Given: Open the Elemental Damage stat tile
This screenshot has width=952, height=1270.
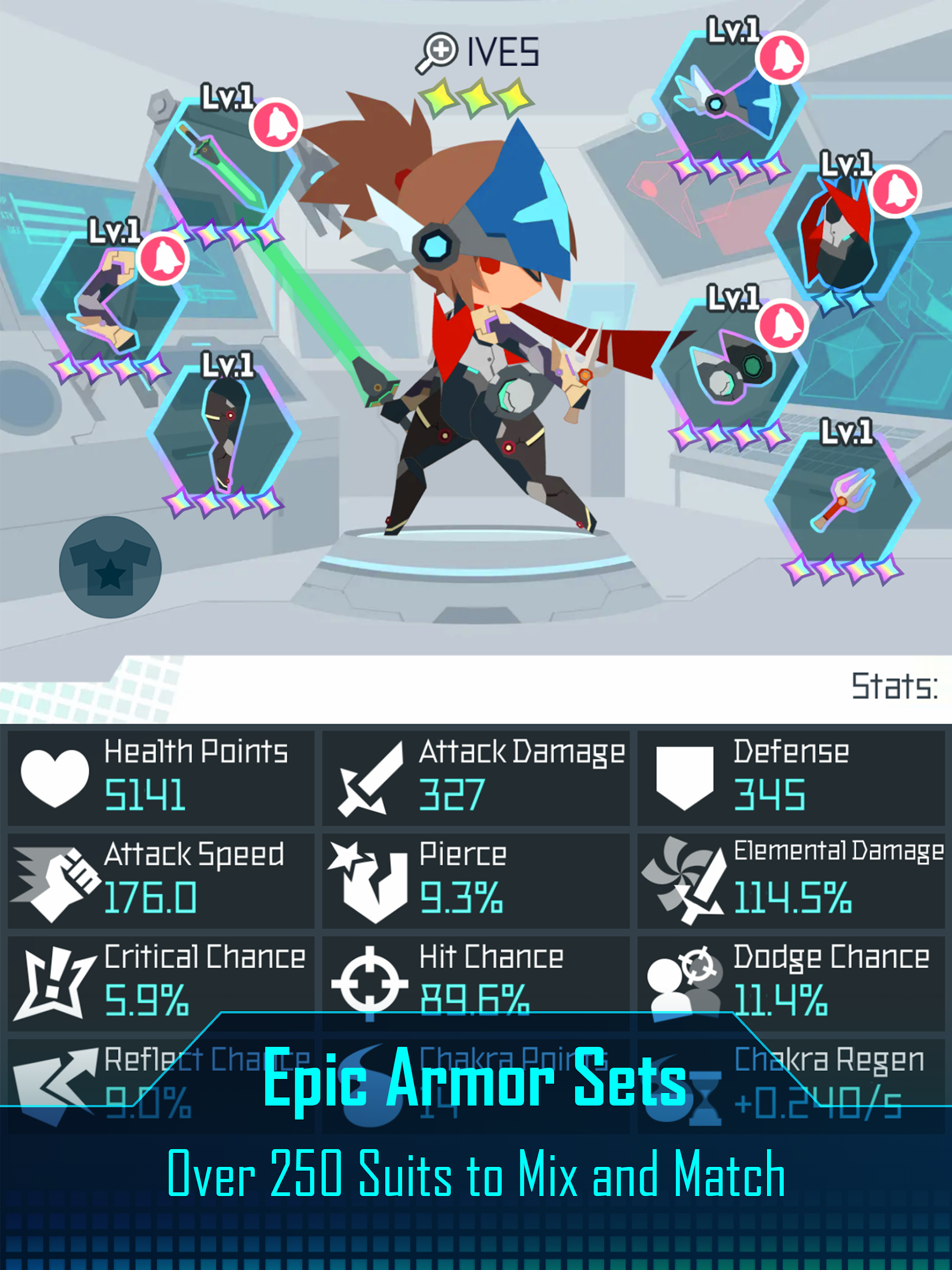Looking at the screenshot, I should (791, 880).
